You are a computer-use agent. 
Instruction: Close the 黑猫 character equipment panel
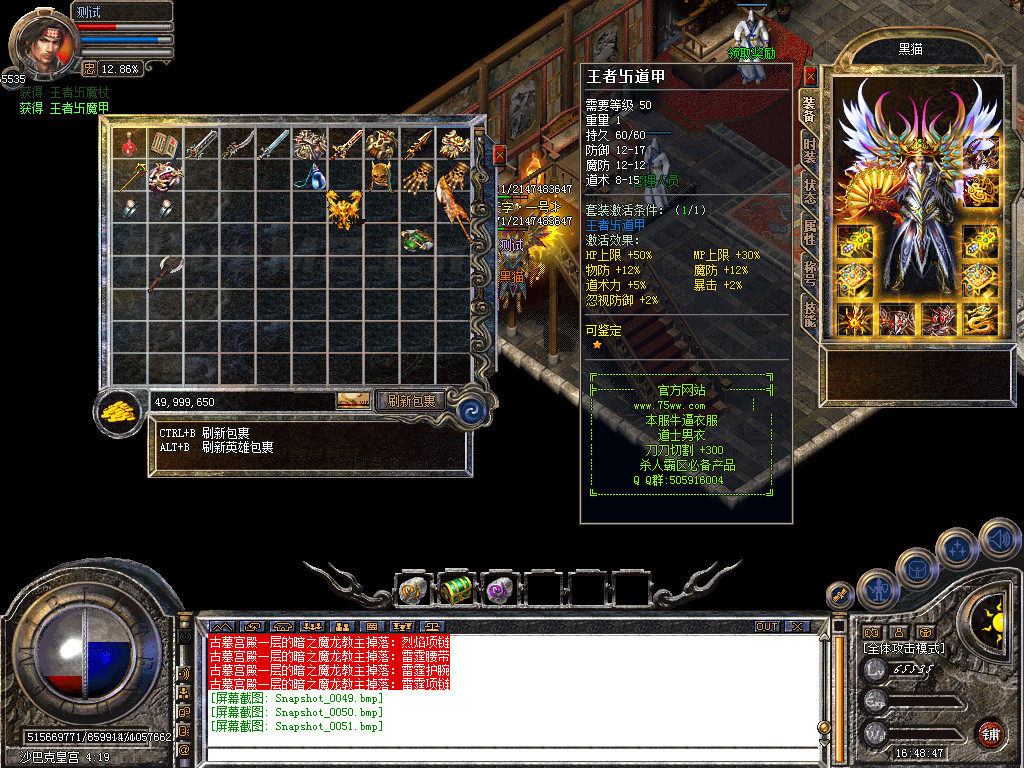[810, 76]
